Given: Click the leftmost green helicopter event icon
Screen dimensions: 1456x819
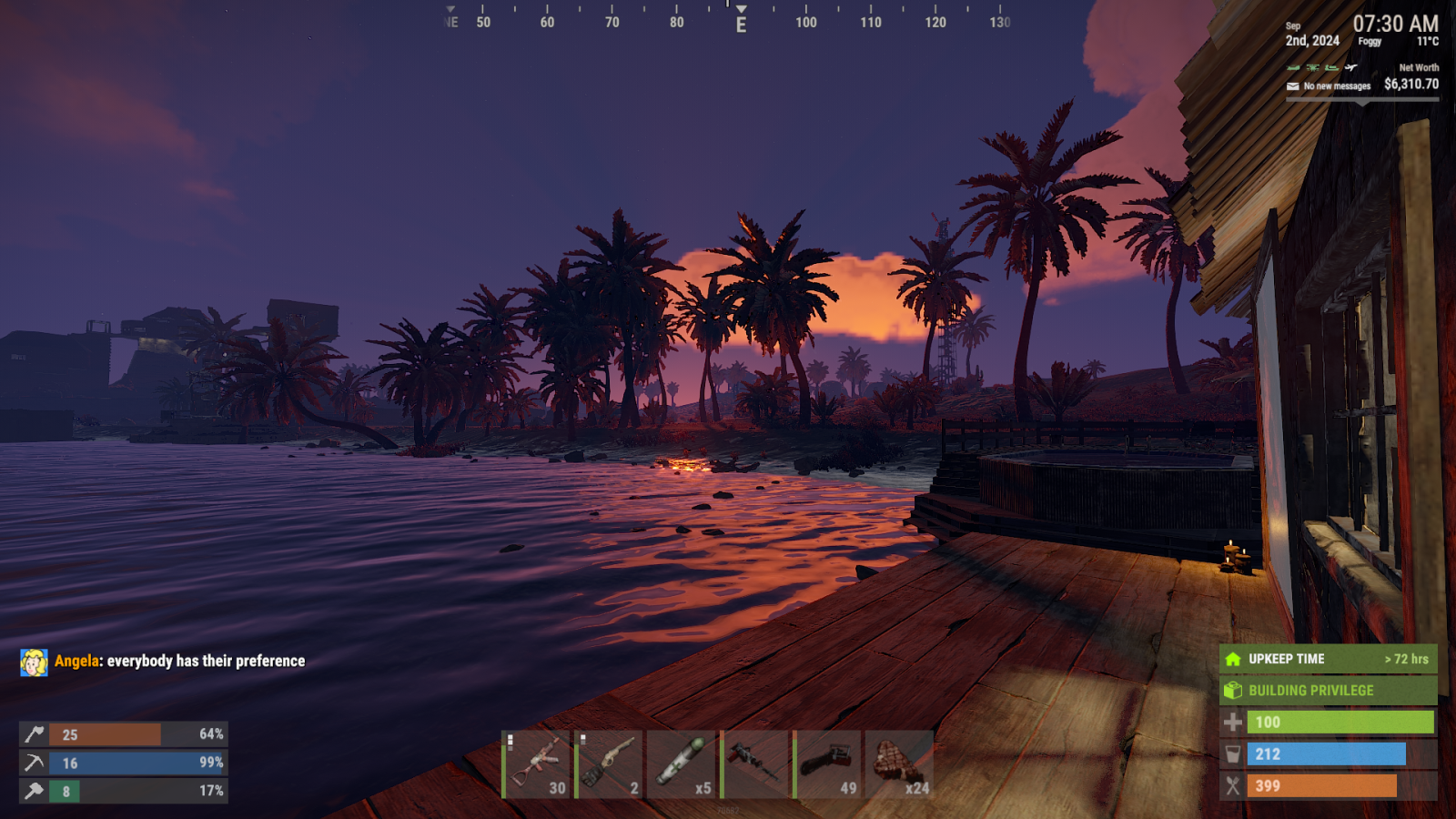Looking at the screenshot, I should pos(1293,67).
